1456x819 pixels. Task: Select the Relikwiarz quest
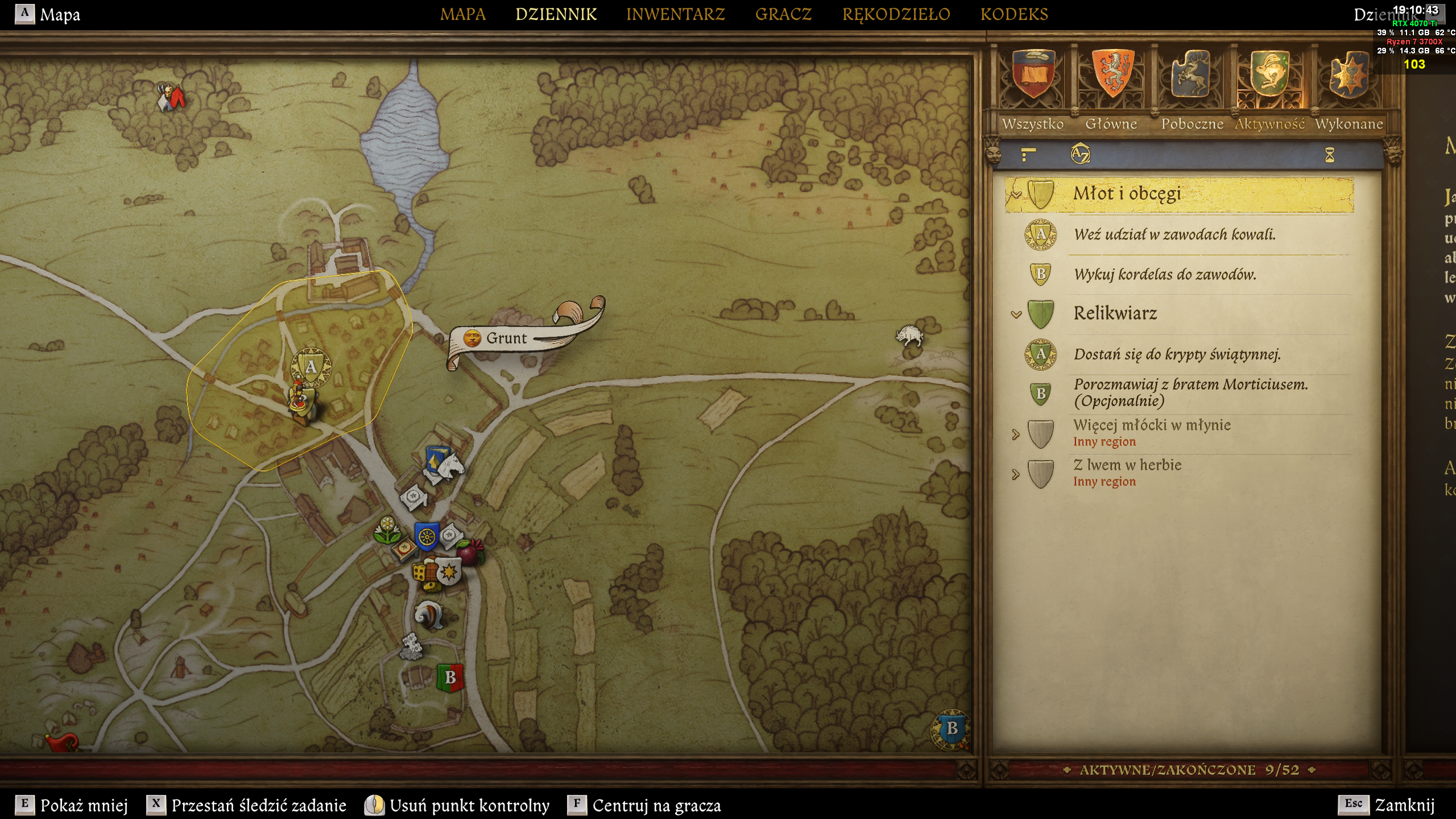(x=1115, y=313)
